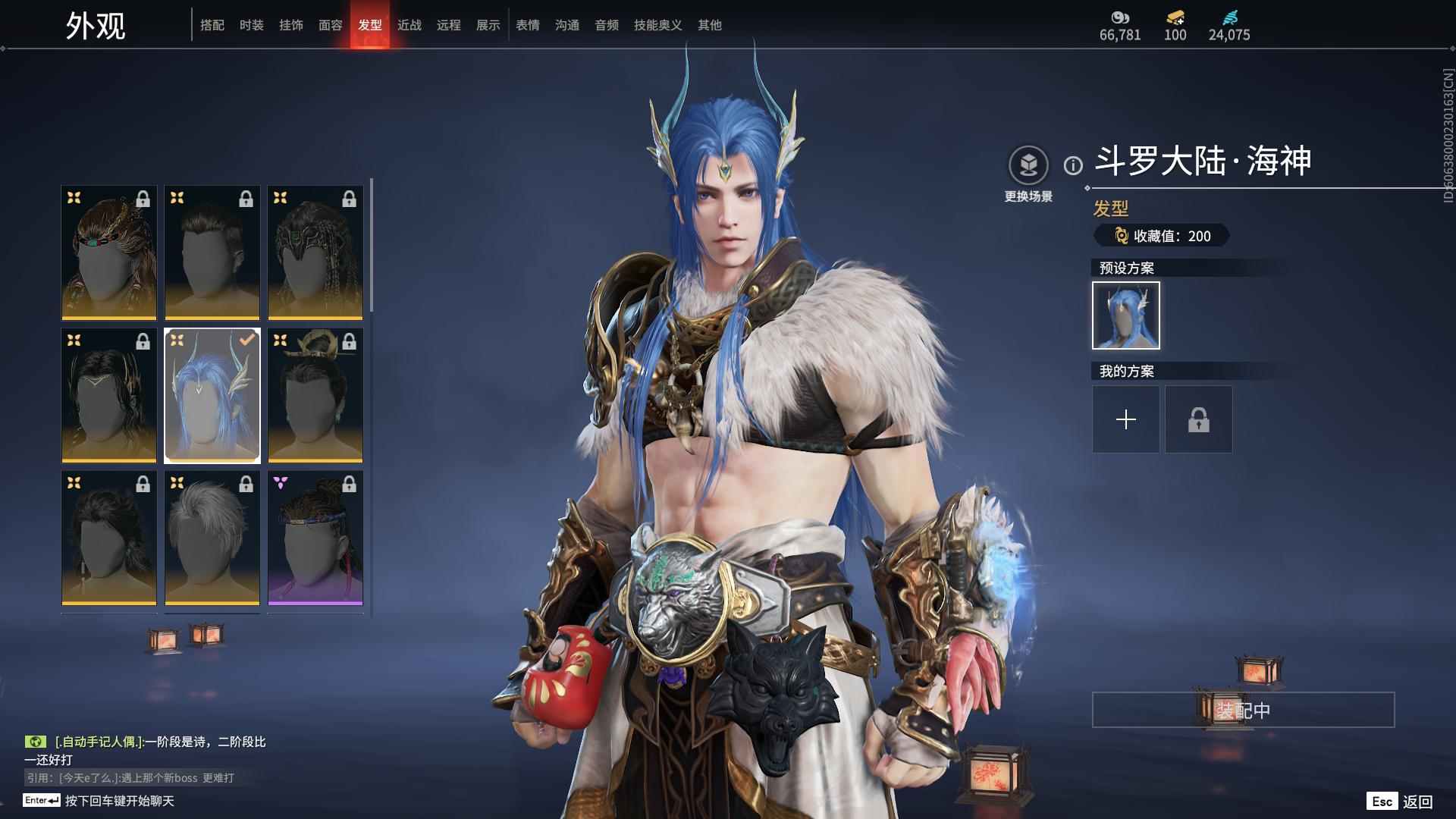The image size is (1456, 819).
Task: Go to the 面容 face tab
Action: (331, 25)
